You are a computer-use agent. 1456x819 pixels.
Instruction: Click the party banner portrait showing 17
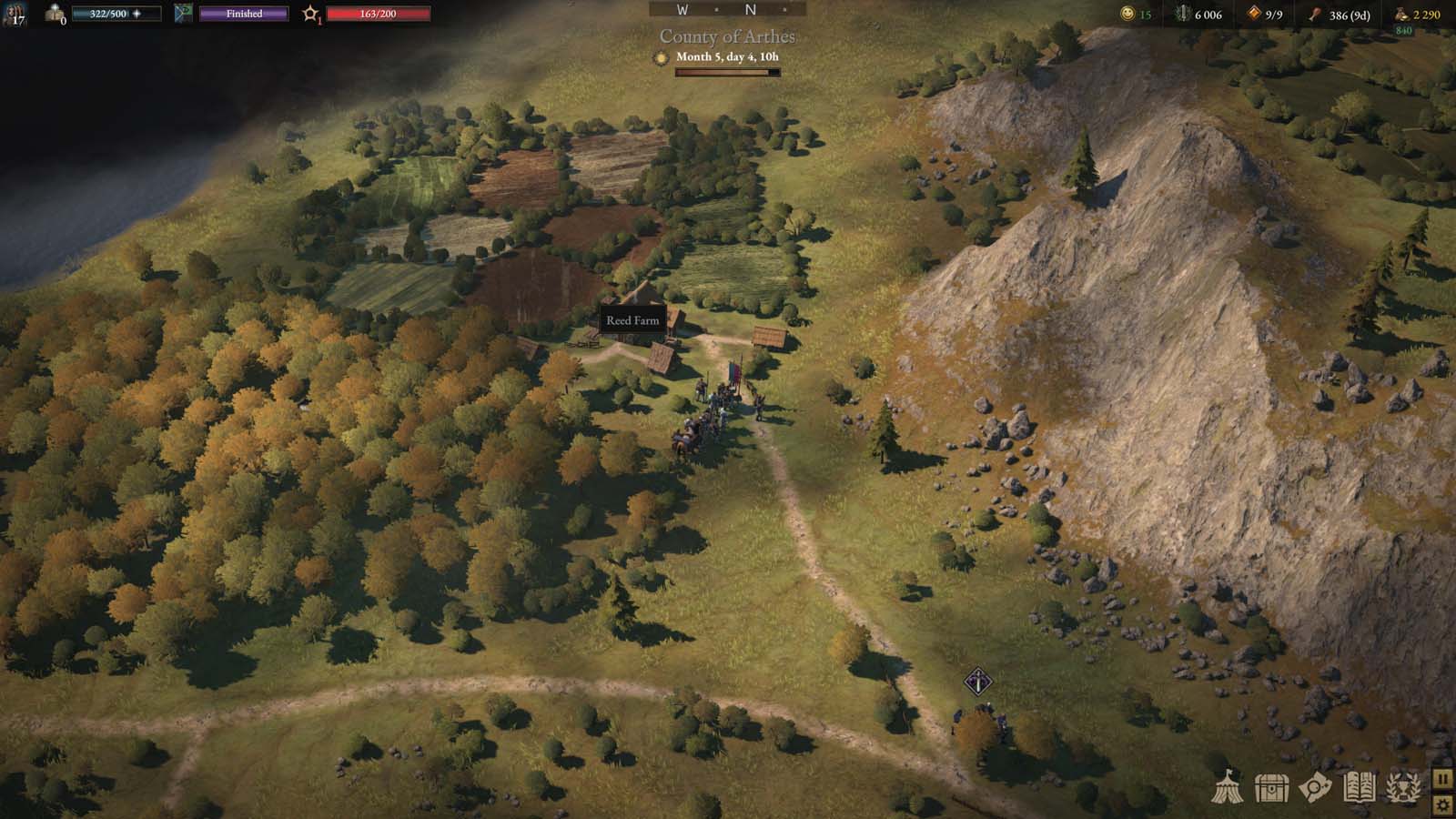pyautogui.click(x=15, y=13)
